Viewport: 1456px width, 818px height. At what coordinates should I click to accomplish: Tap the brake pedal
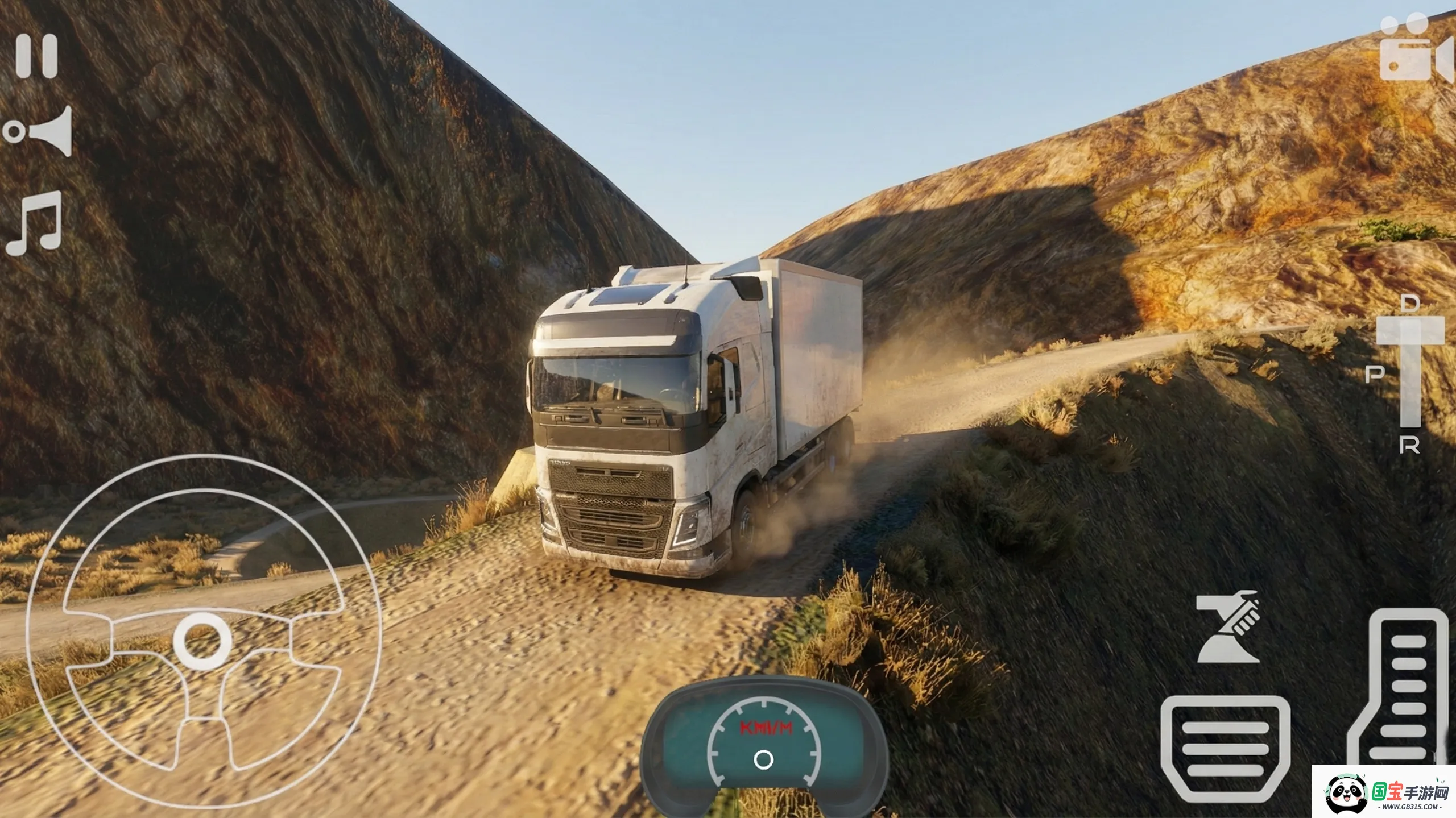click(x=1225, y=748)
